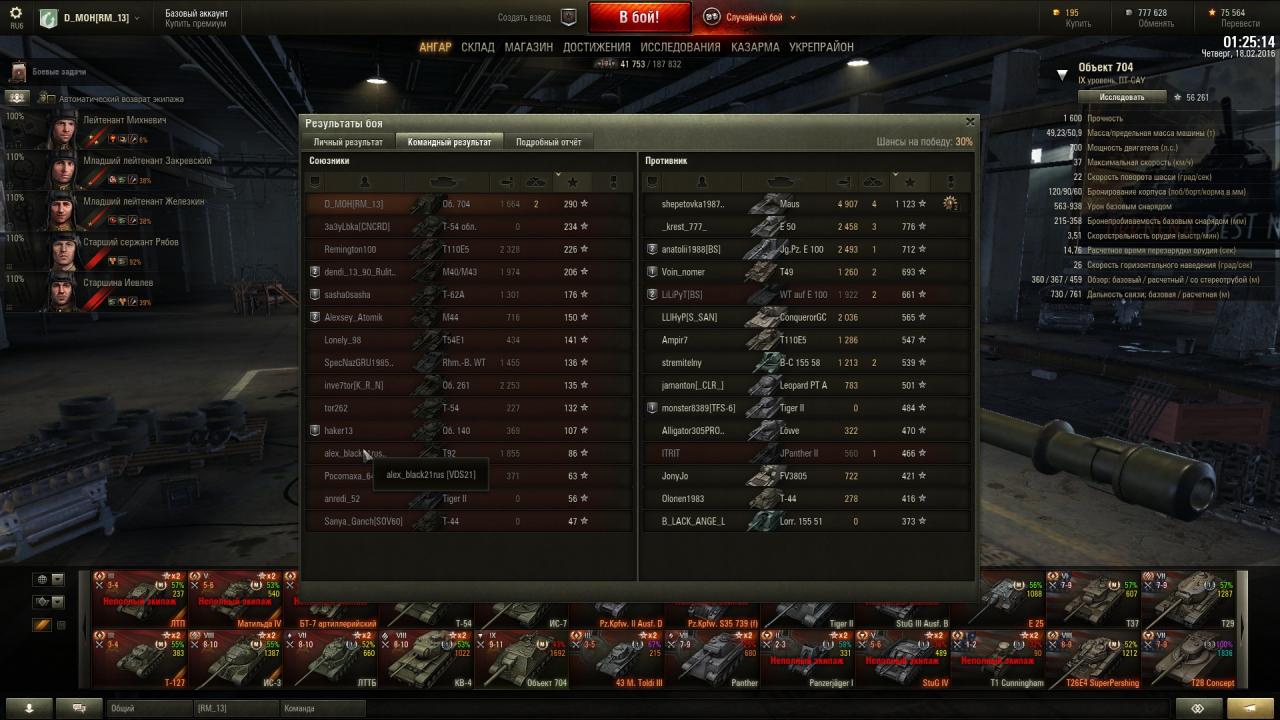This screenshot has height=720, width=1280.
Task: Switch to Личный результат tab
Action: (348, 142)
